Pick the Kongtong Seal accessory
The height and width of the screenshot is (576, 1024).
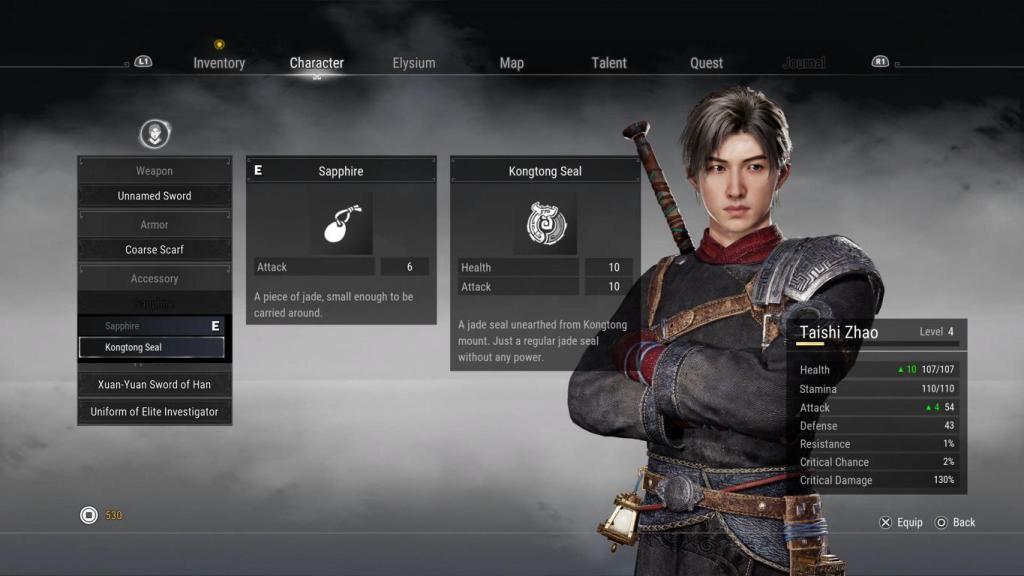point(152,347)
